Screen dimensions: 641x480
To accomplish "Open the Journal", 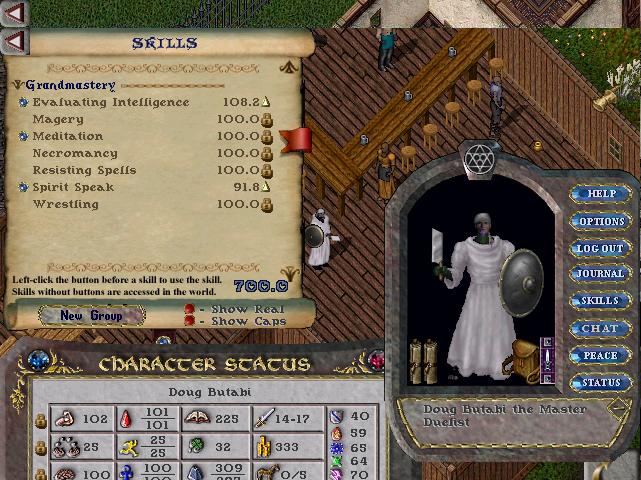I will [601, 274].
